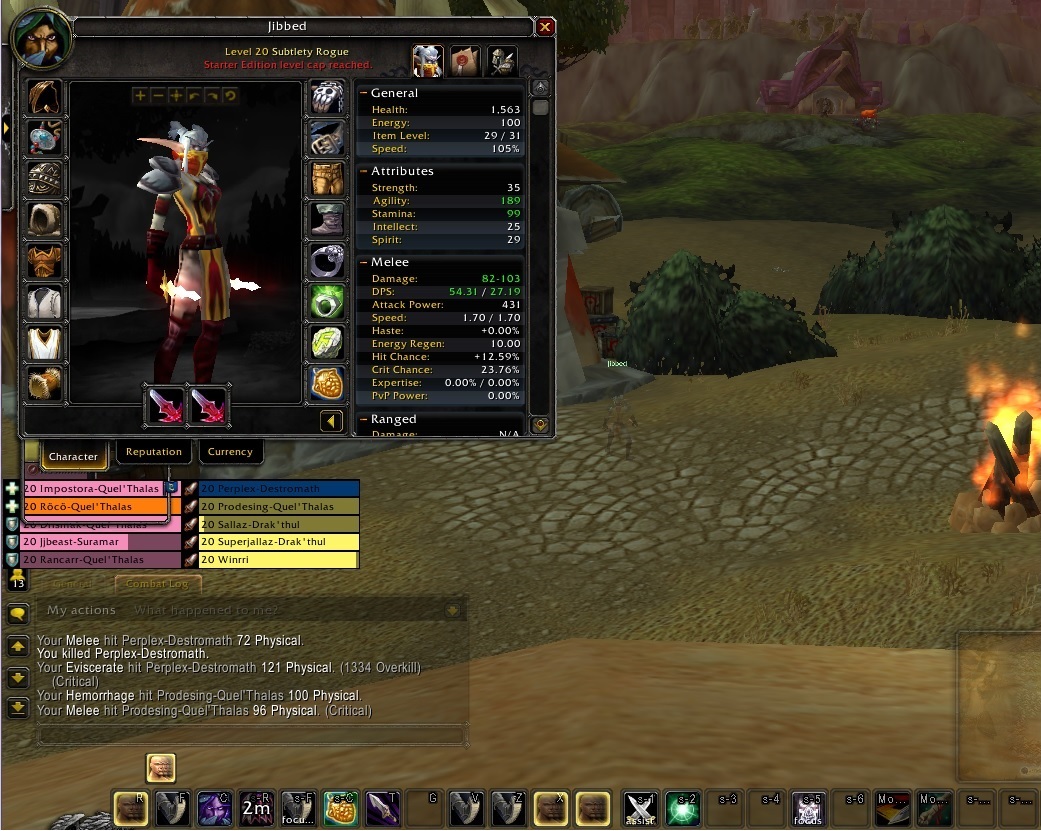Open the Currency tab
The height and width of the screenshot is (831, 1041).
pyautogui.click(x=230, y=452)
